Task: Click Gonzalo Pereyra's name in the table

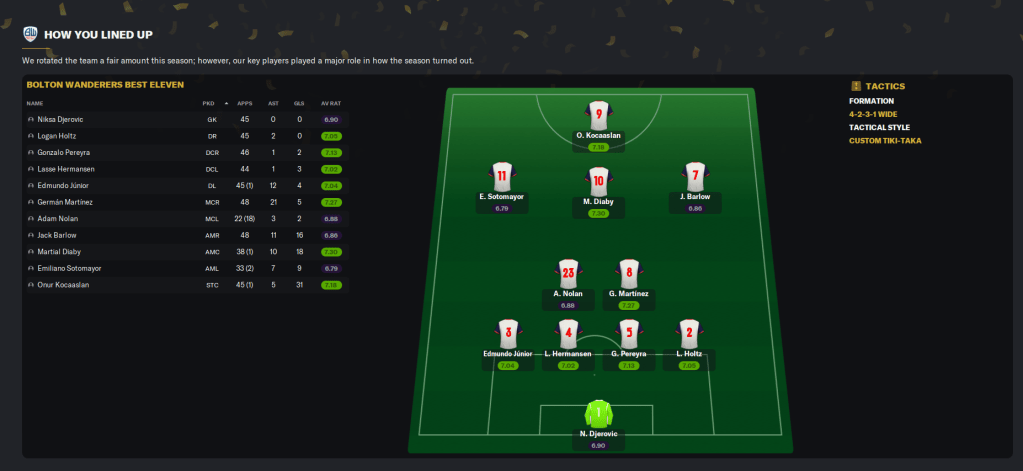Action: click(x=63, y=152)
